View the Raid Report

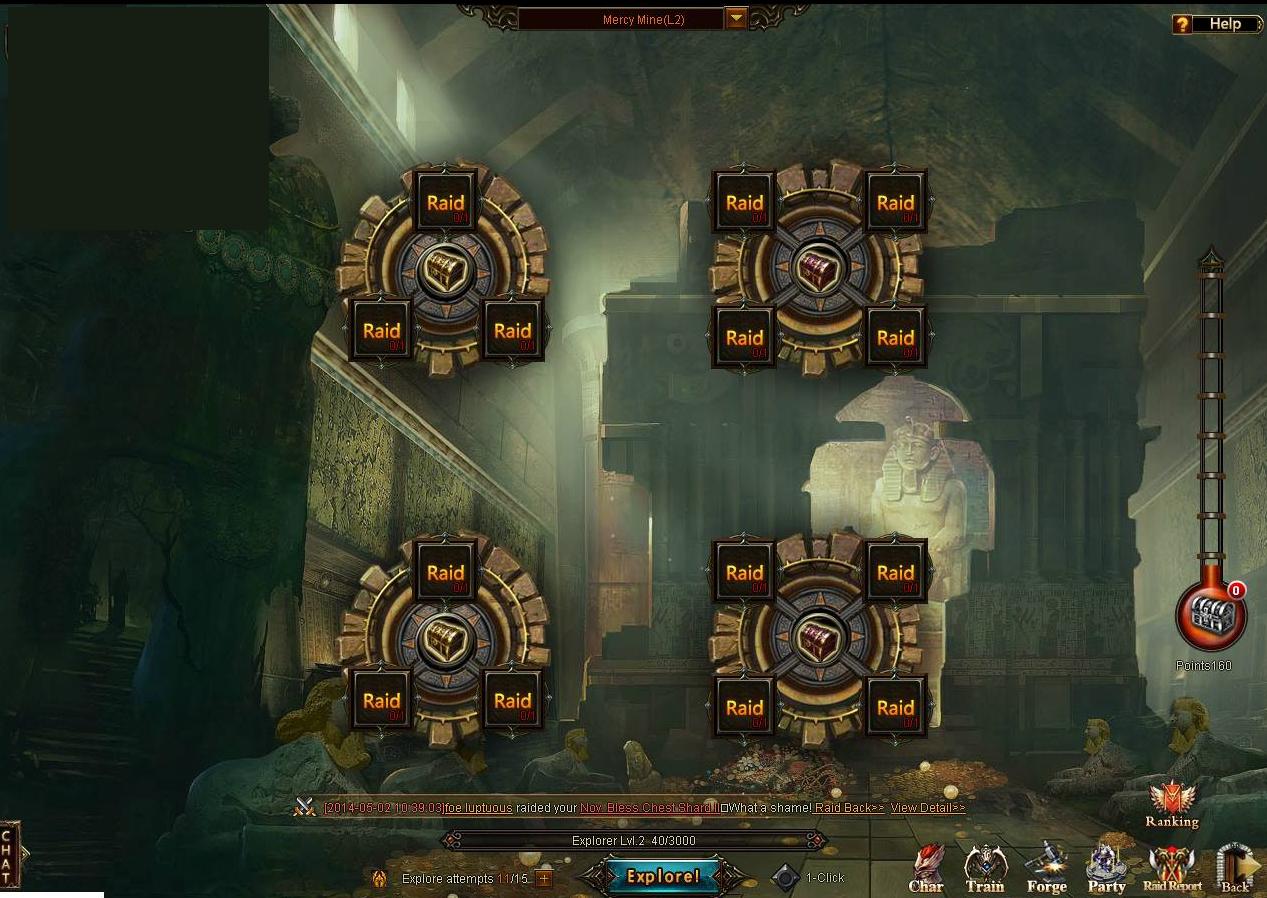(x=1172, y=868)
